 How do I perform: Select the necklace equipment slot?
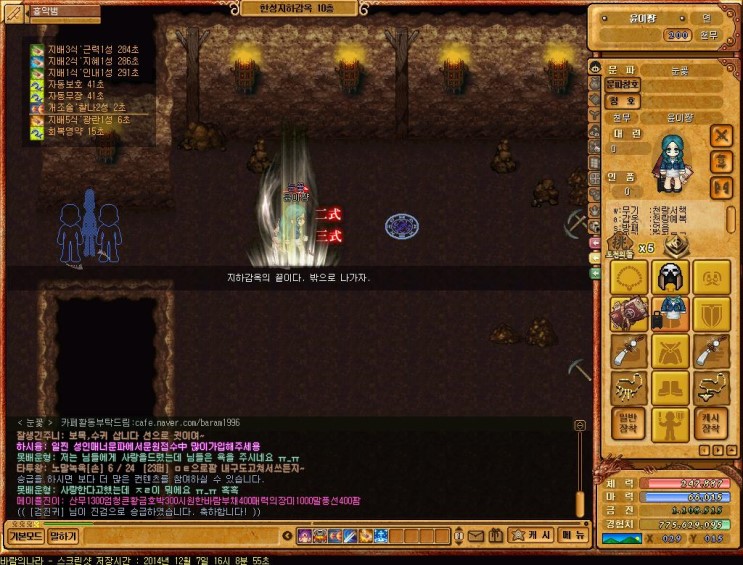click(x=628, y=276)
